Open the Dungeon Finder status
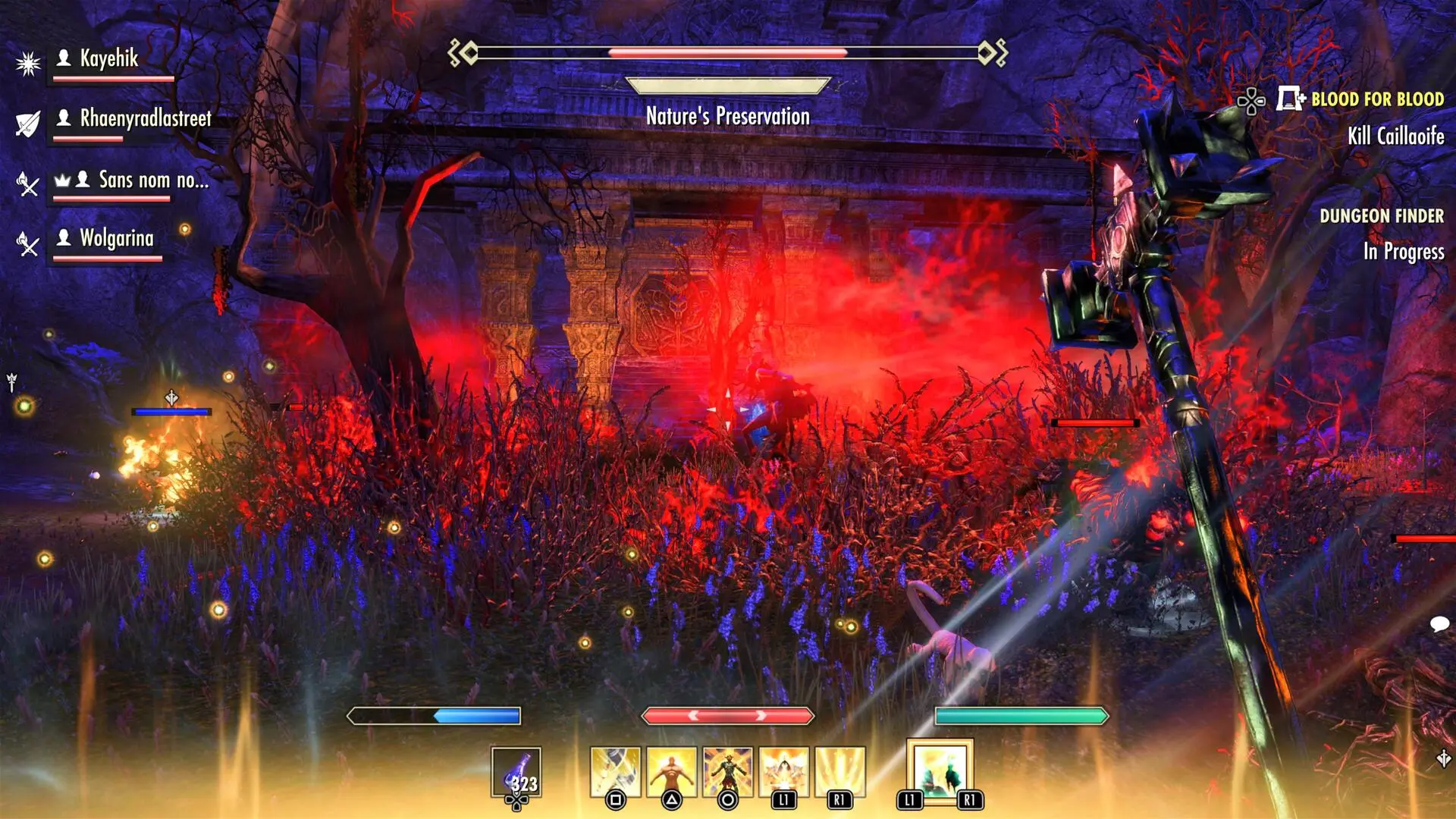This screenshot has width=1456, height=819. pyautogui.click(x=1381, y=217)
